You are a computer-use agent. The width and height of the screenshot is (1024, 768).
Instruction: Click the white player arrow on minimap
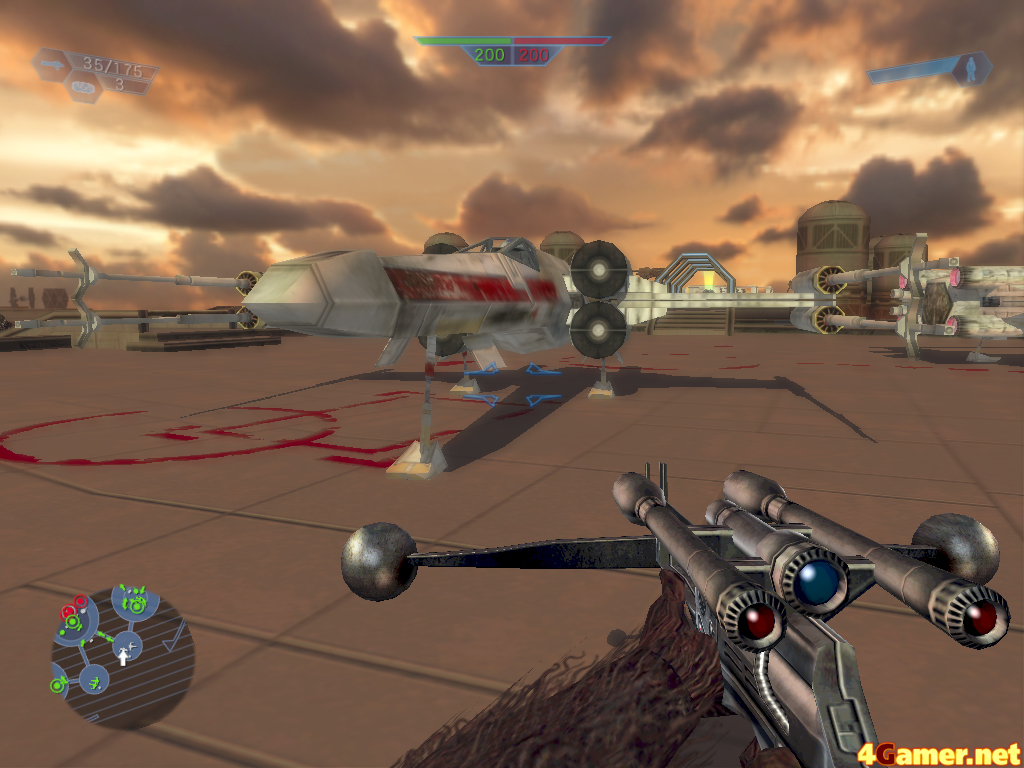[124, 655]
